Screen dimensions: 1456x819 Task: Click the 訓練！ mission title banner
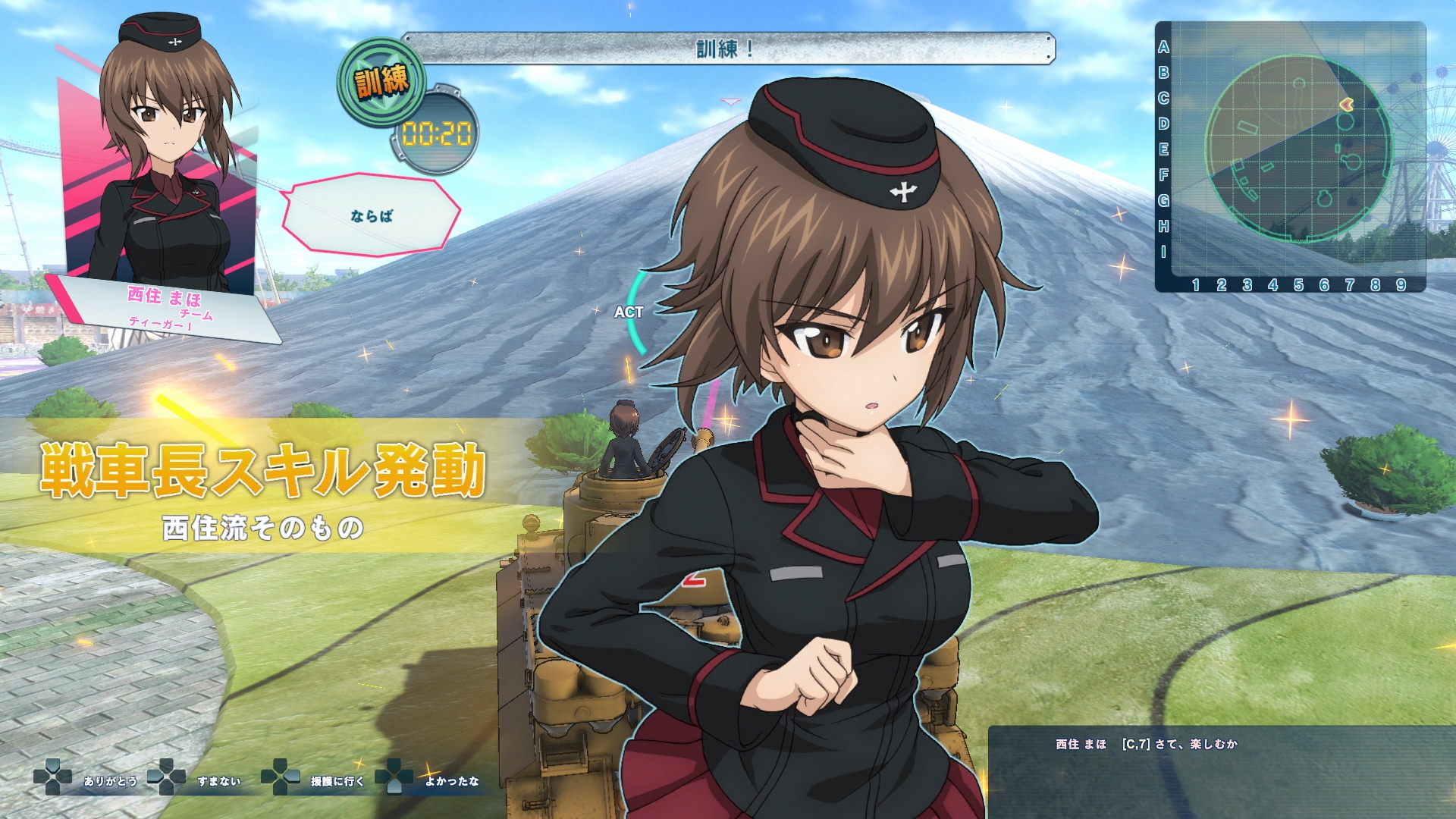pos(727,49)
